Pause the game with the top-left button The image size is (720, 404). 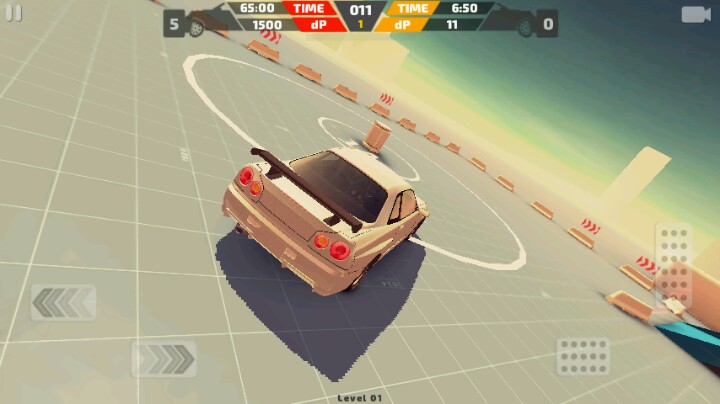pos(13,13)
